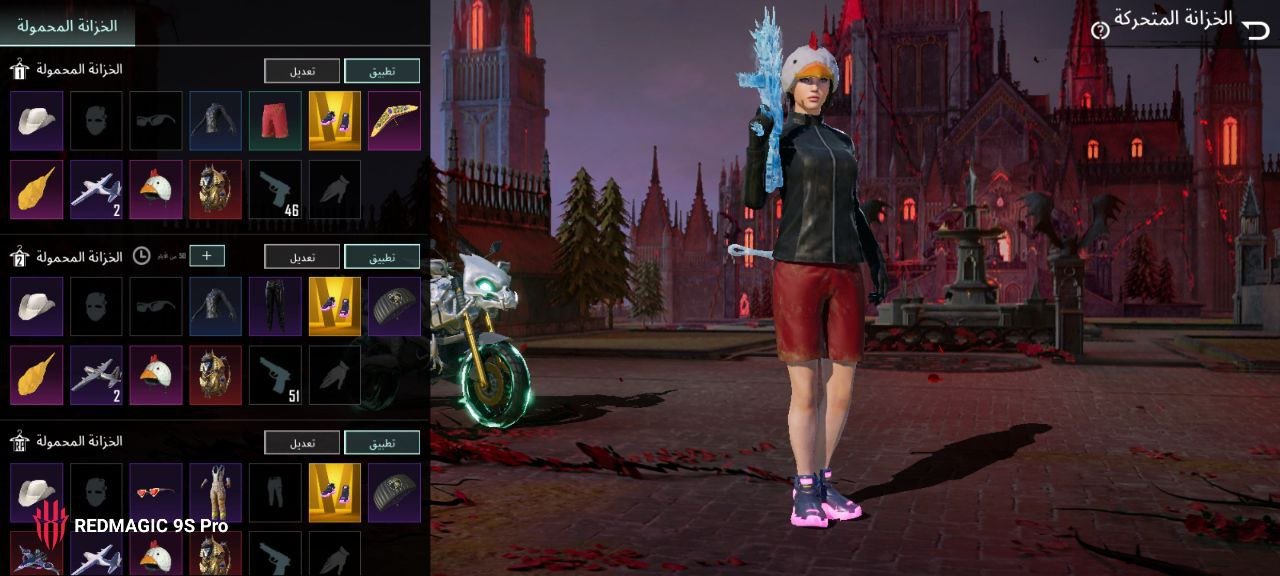The height and width of the screenshot is (576, 1280).
Task: Select the pistol slot showing 51
Action: tap(275, 376)
